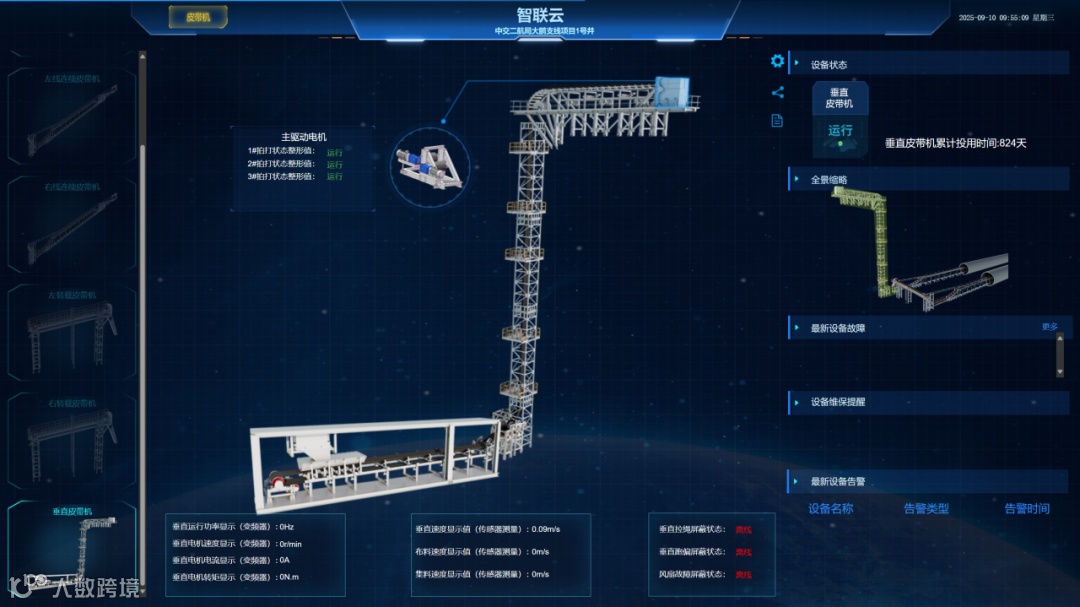Click the panorama overview thumbnail image

coord(918,245)
